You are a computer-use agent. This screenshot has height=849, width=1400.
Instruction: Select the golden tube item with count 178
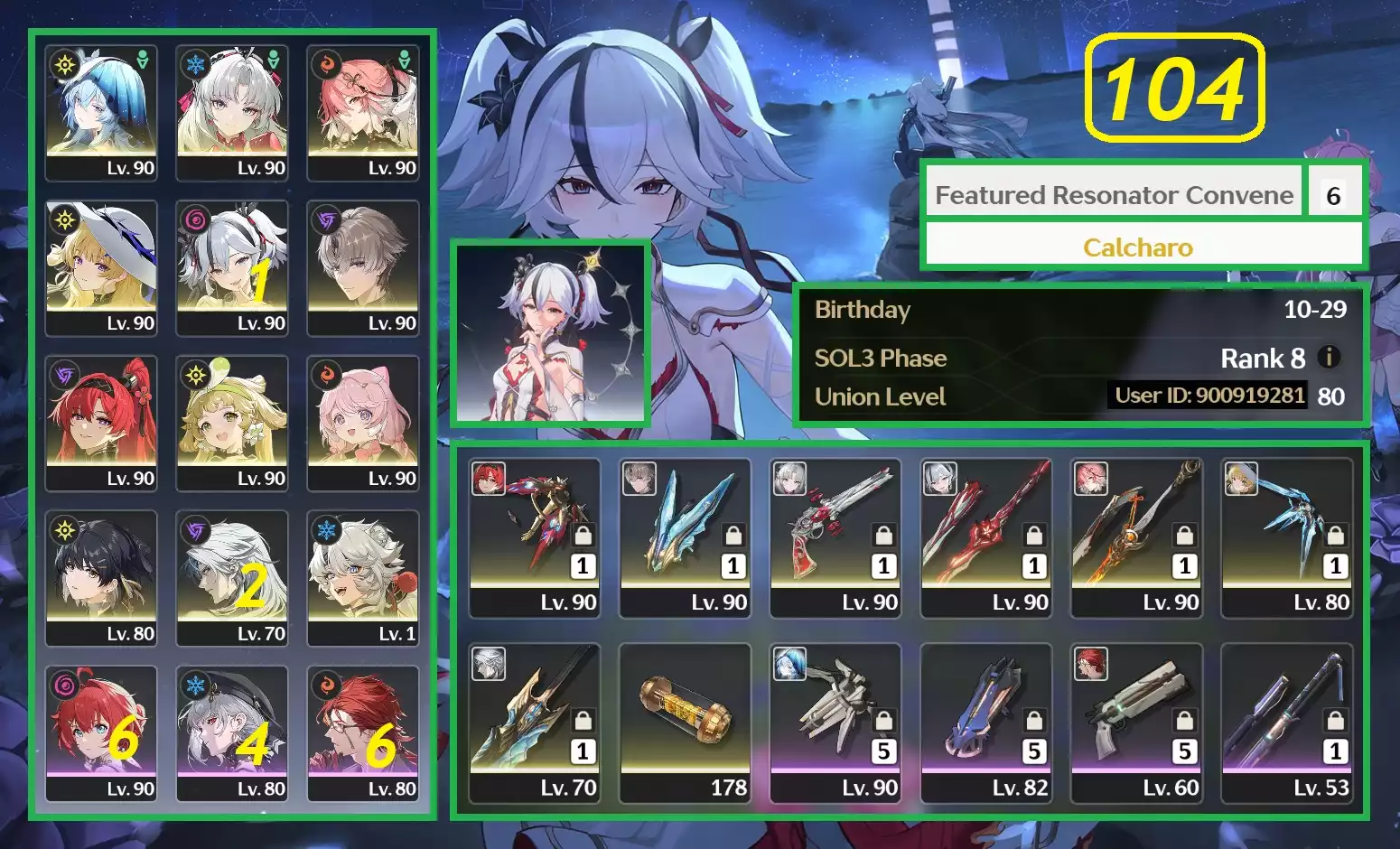click(x=686, y=723)
